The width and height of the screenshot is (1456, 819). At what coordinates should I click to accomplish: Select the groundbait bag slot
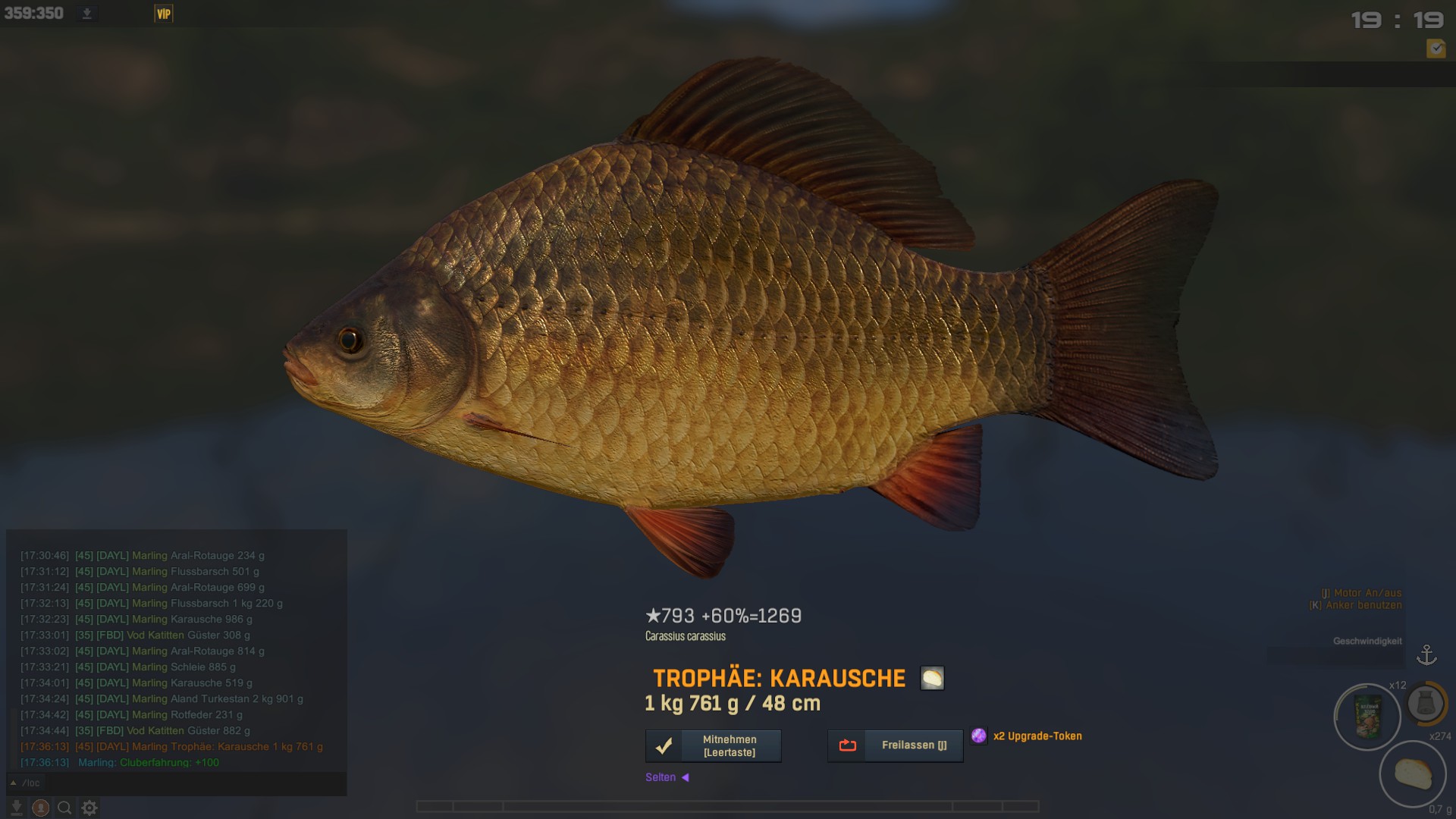1367,717
